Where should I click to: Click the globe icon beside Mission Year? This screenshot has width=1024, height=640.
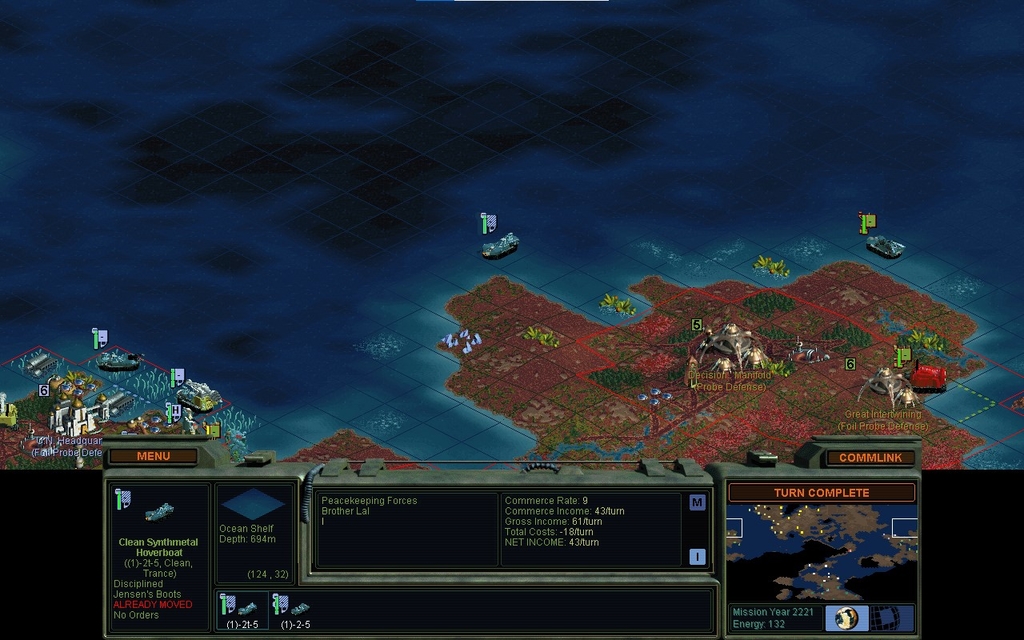(847, 617)
